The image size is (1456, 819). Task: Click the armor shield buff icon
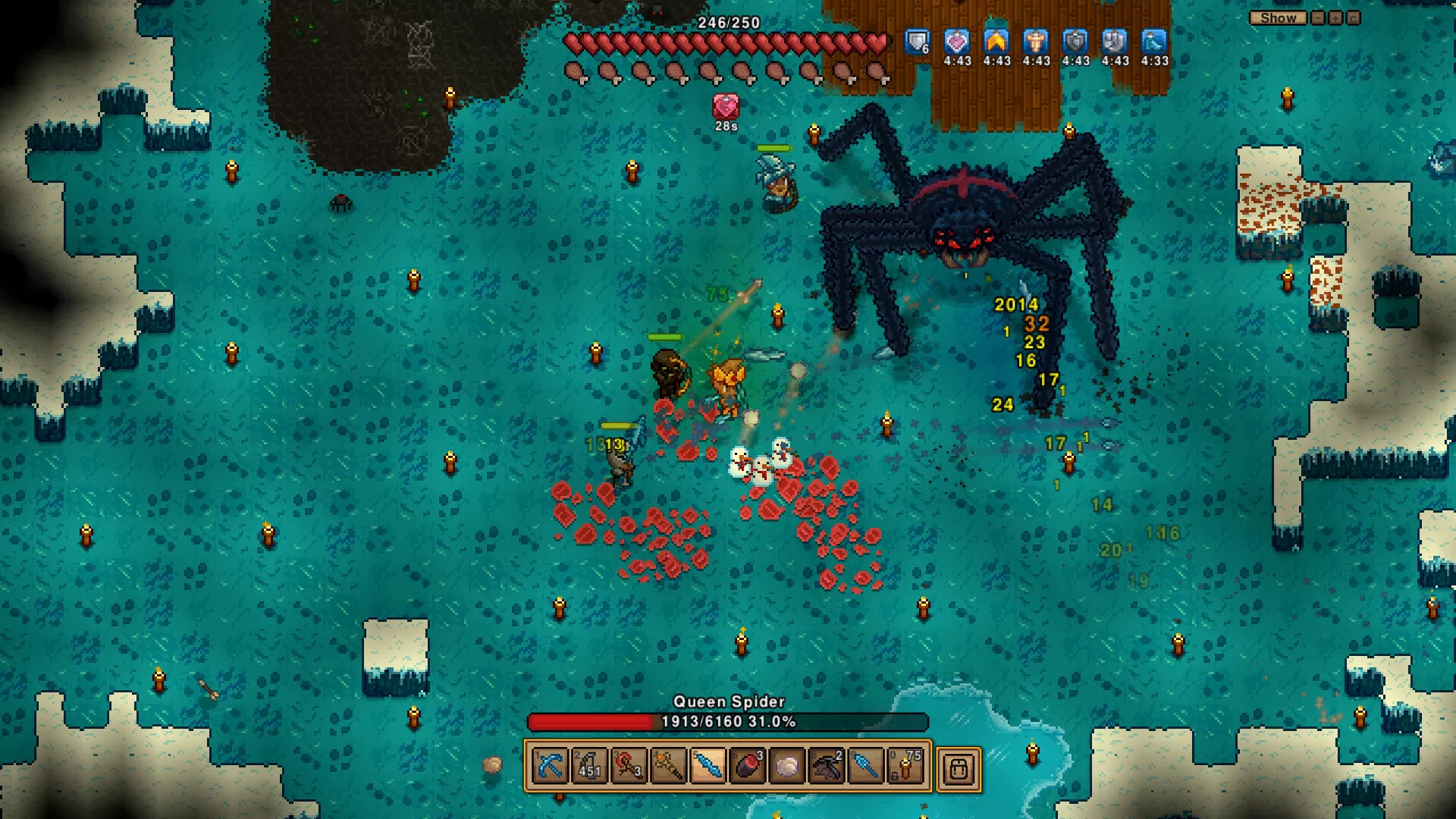point(918,42)
